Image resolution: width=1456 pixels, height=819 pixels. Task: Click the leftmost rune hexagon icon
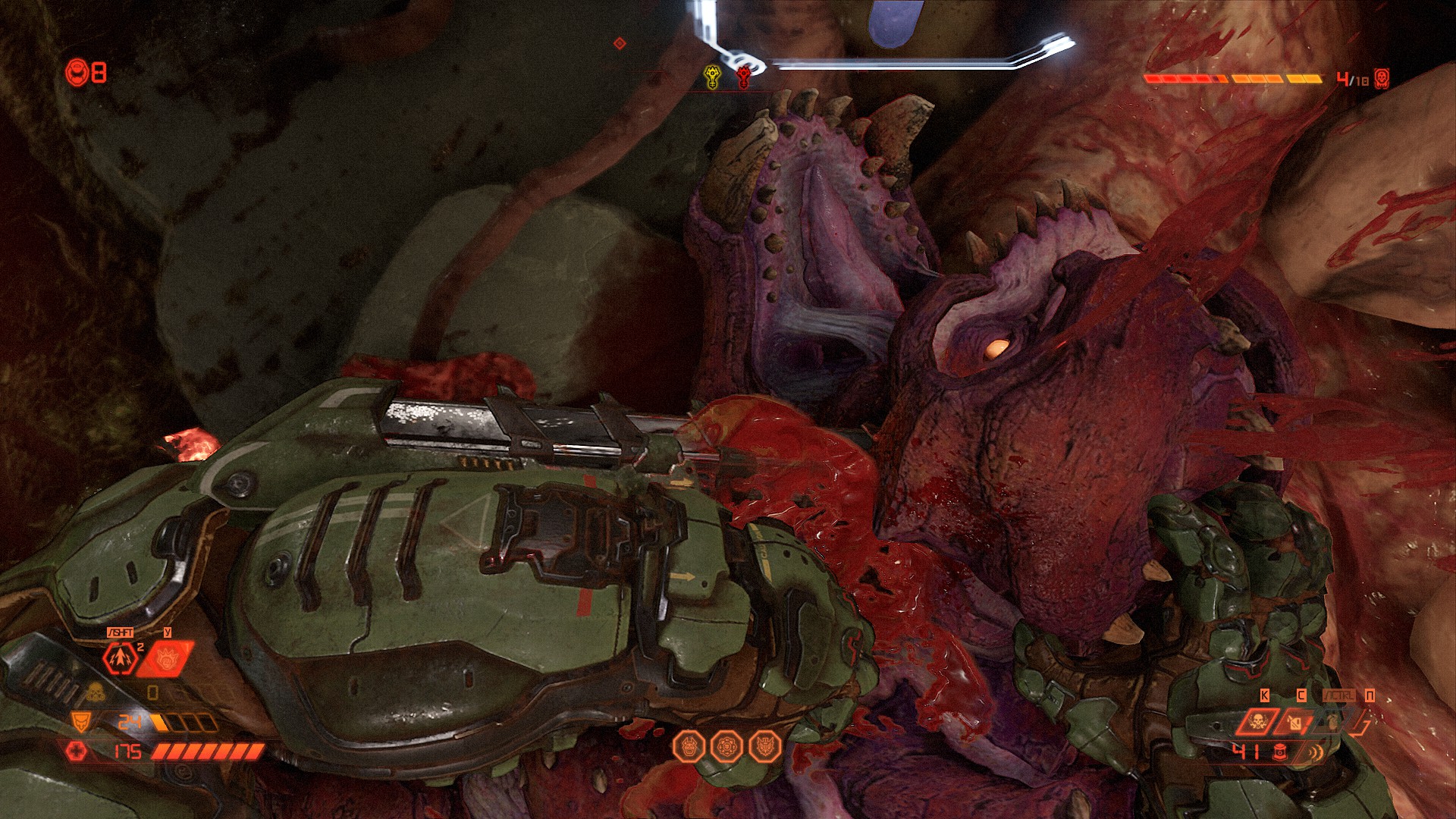[x=689, y=747]
